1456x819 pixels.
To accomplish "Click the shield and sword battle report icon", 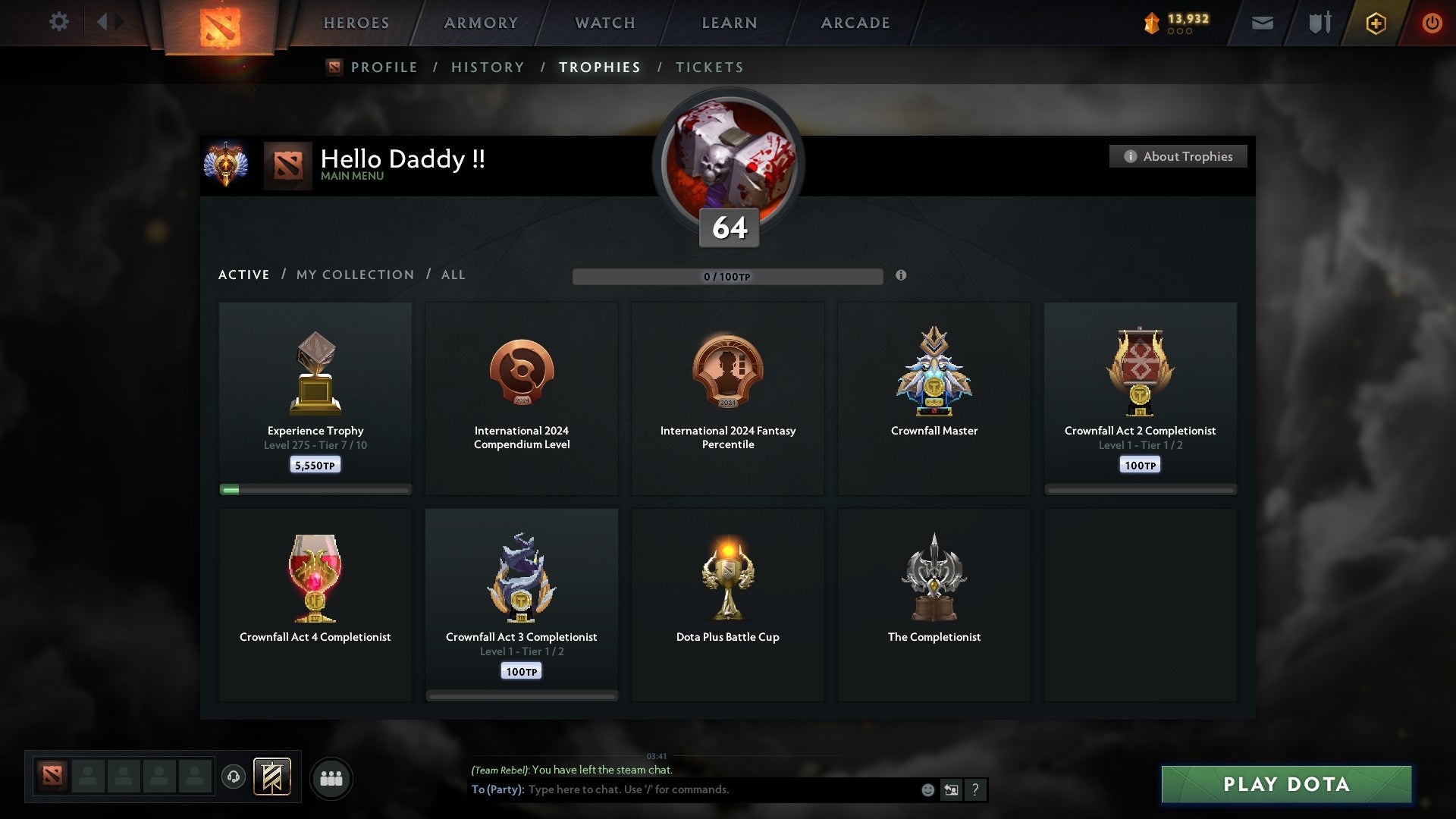I will pyautogui.click(x=1318, y=23).
